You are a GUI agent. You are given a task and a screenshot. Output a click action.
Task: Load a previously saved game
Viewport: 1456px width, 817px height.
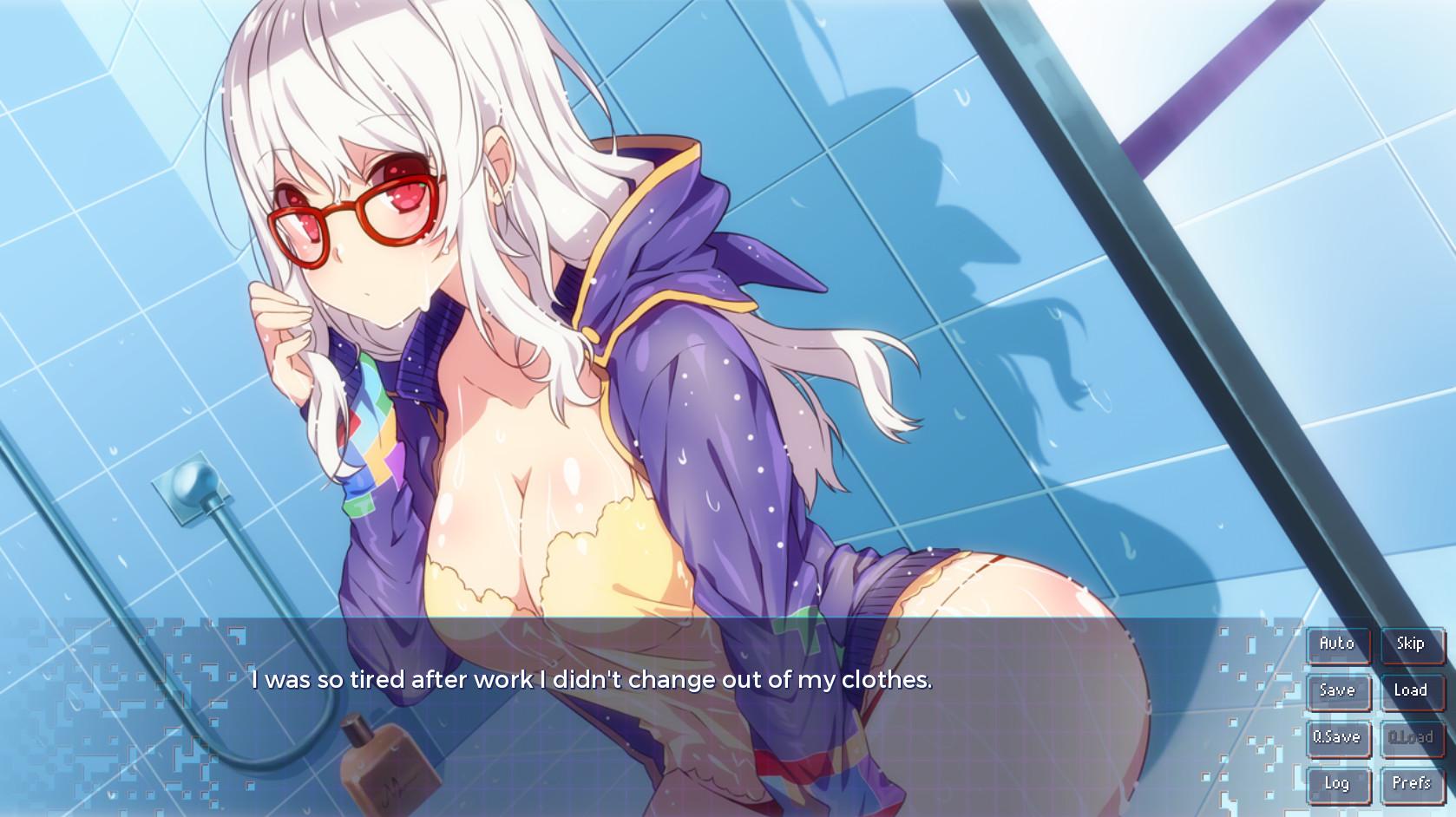click(x=1411, y=691)
